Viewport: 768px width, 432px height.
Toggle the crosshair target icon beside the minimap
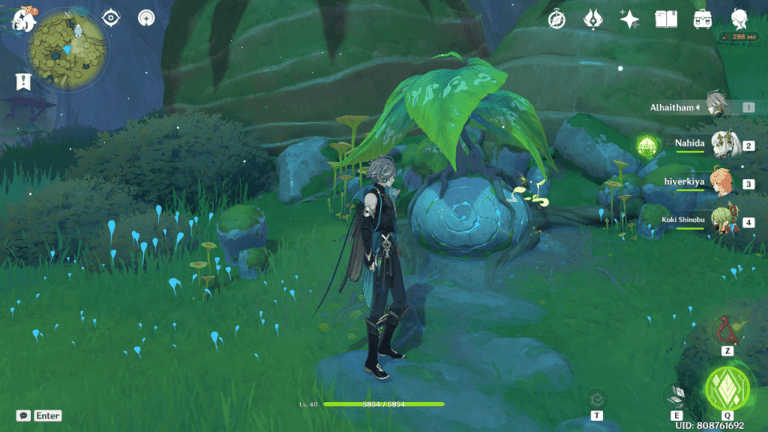pyautogui.click(x=112, y=18)
